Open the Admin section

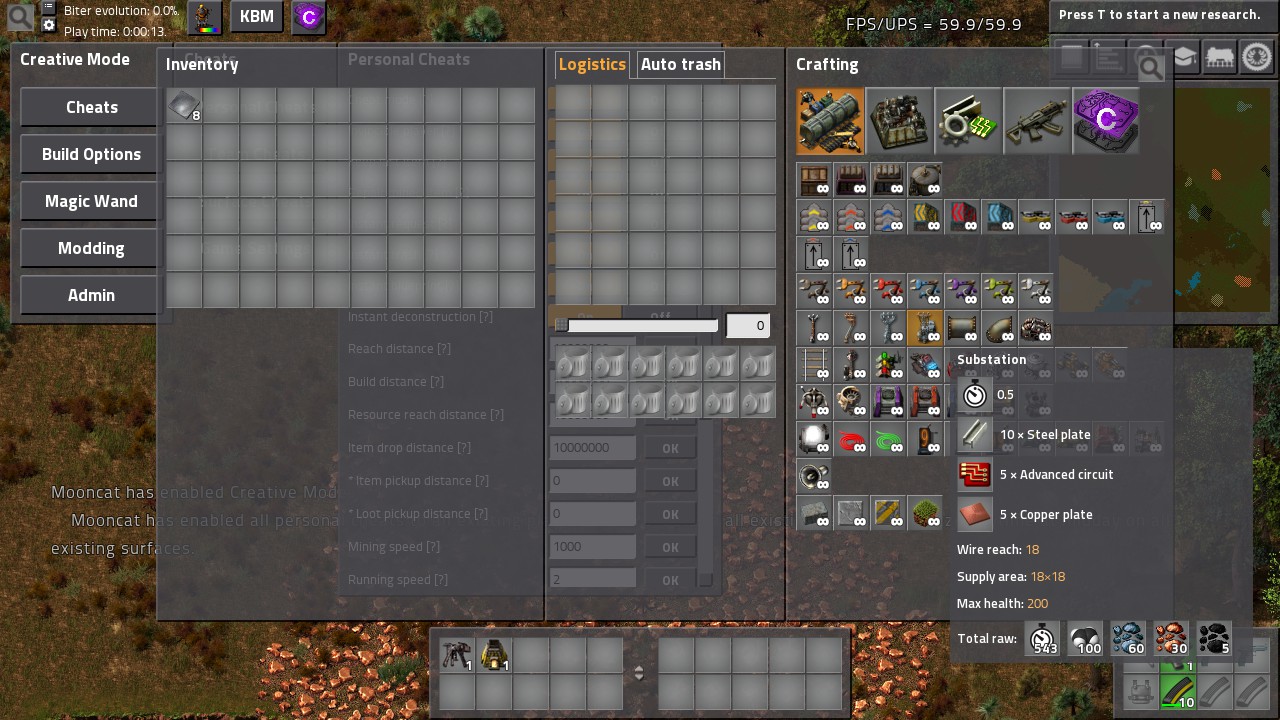91,295
